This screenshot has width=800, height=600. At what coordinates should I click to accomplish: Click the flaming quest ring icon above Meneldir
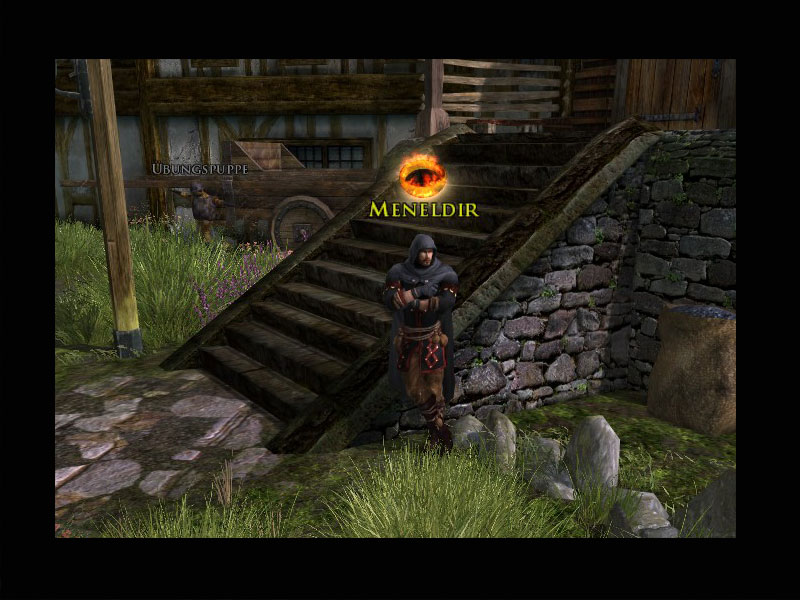click(422, 176)
